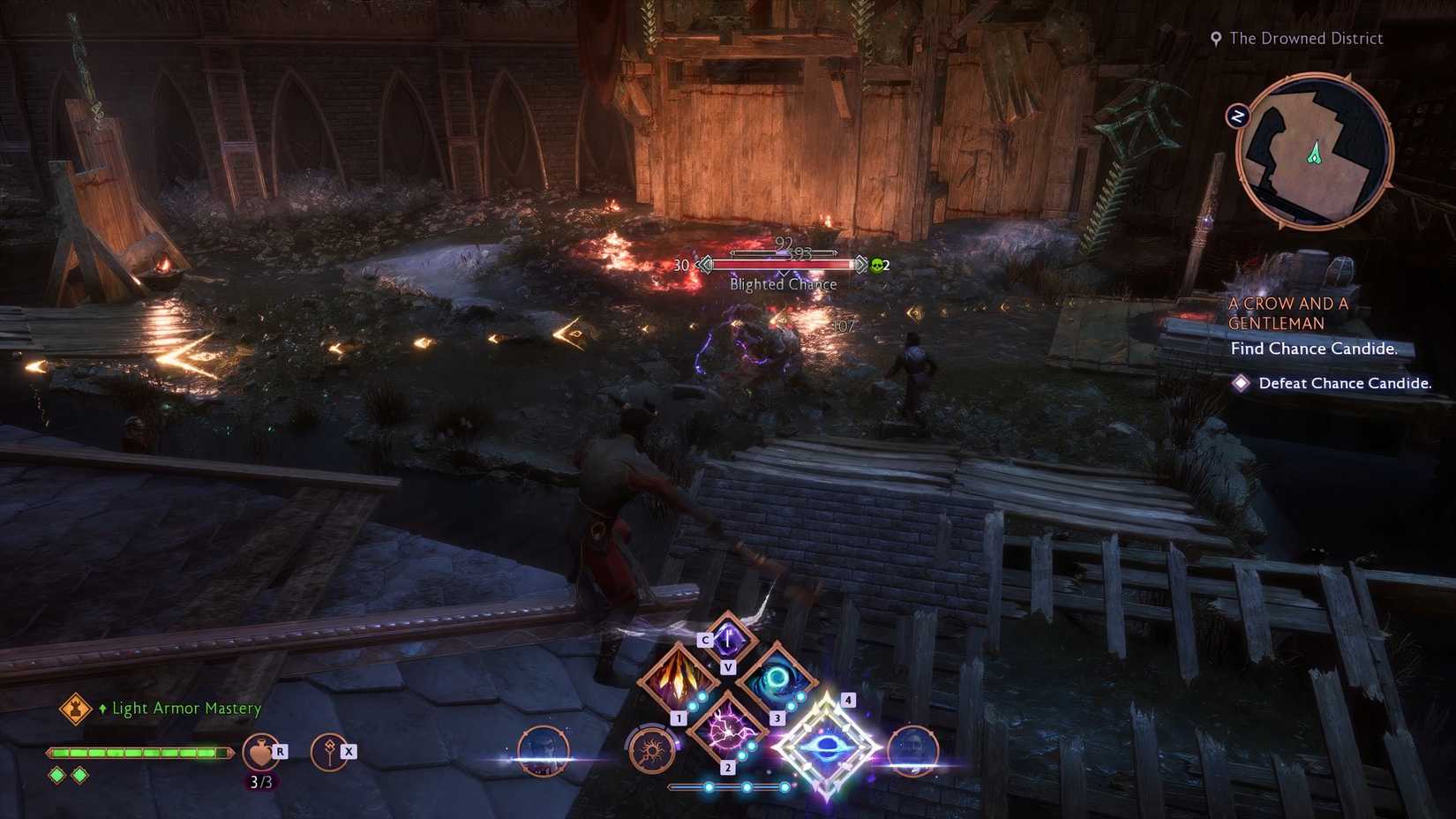1456x819 pixels.
Task: Cast the lightning ability bound to key 2
Action: pyautogui.click(x=726, y=731)
